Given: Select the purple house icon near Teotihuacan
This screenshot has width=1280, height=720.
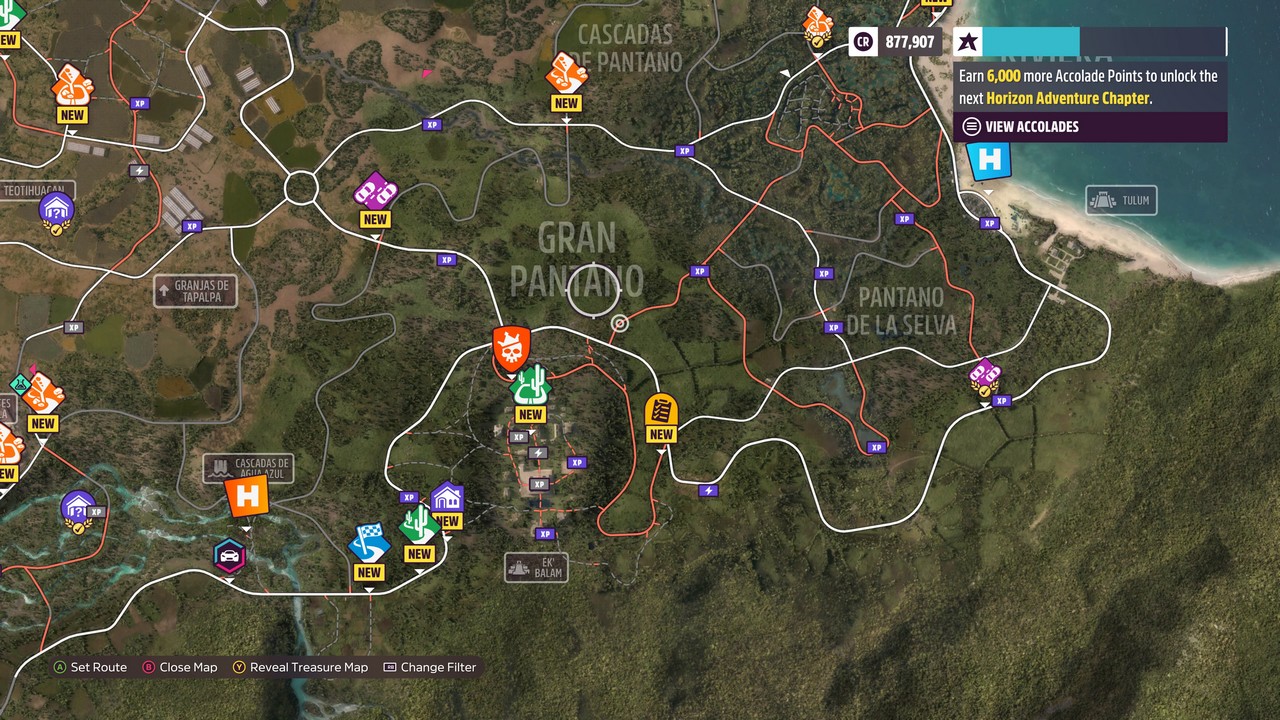Looking at the screenshot, I should click(x=55, y=209).
